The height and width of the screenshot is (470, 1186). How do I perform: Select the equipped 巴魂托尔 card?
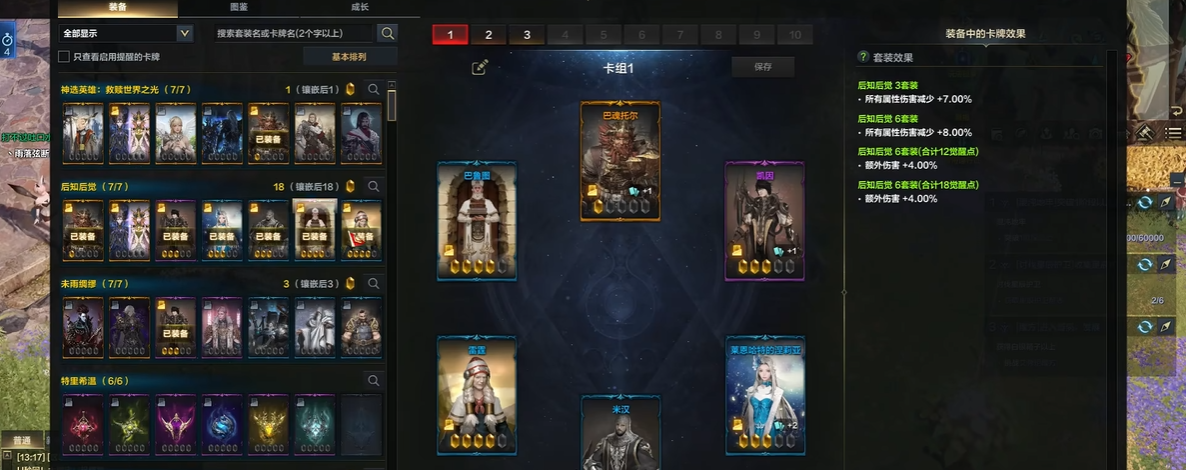[x=620, y=160]
